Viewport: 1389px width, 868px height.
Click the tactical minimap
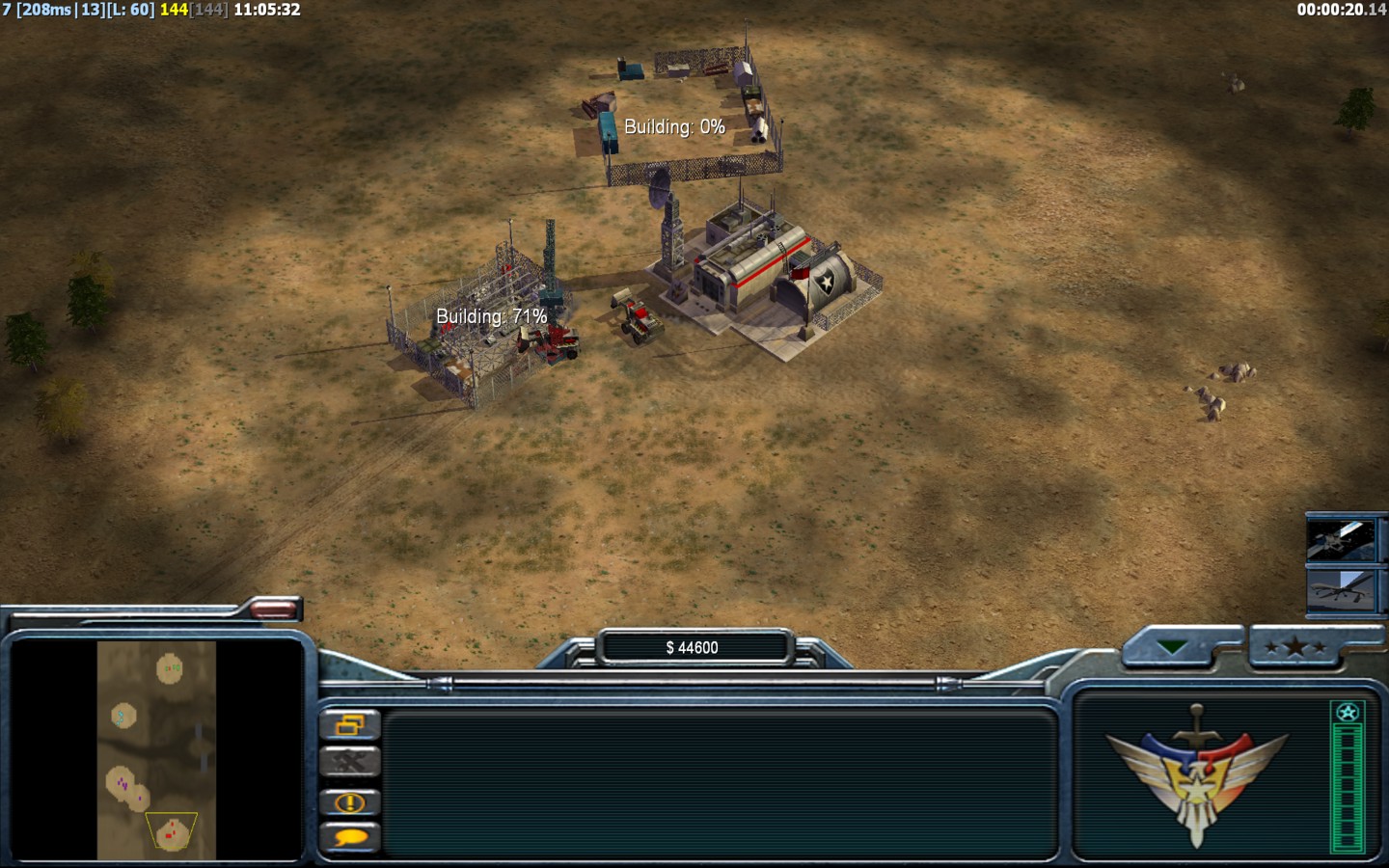[x=156, y=750]
